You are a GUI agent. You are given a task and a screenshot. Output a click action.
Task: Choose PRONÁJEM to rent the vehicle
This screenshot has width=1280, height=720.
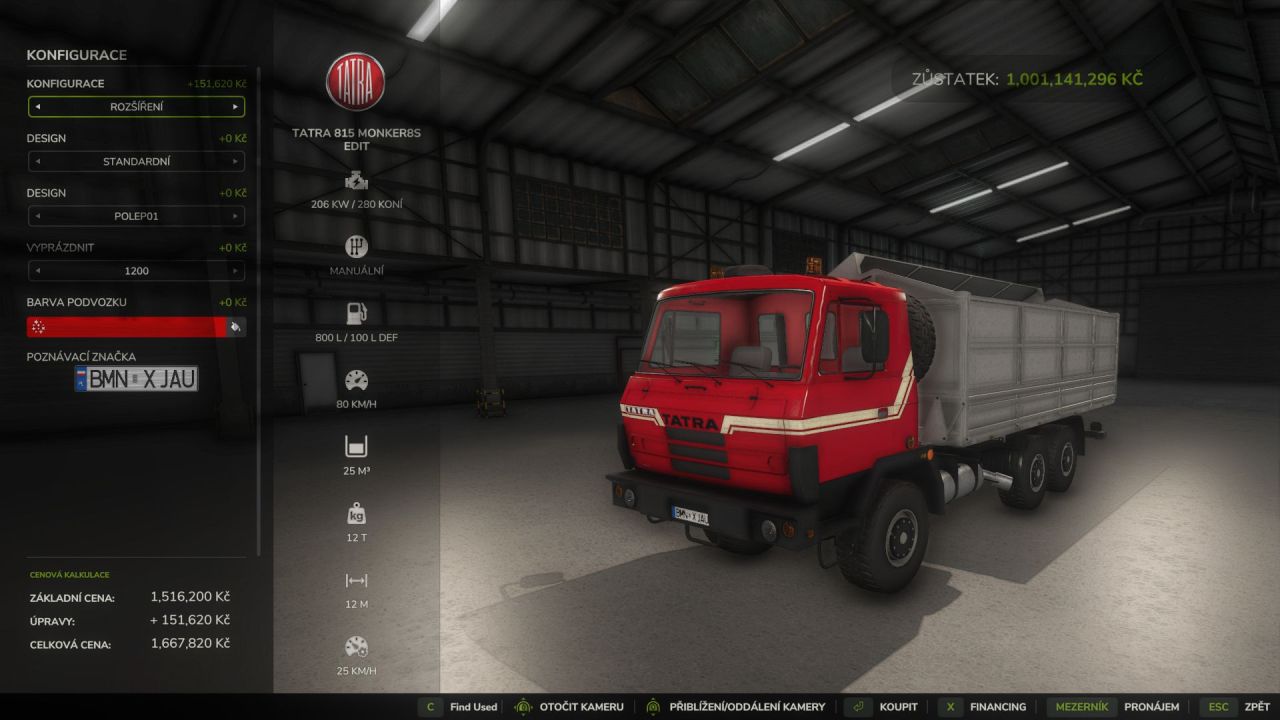(x=1153, y=706)
